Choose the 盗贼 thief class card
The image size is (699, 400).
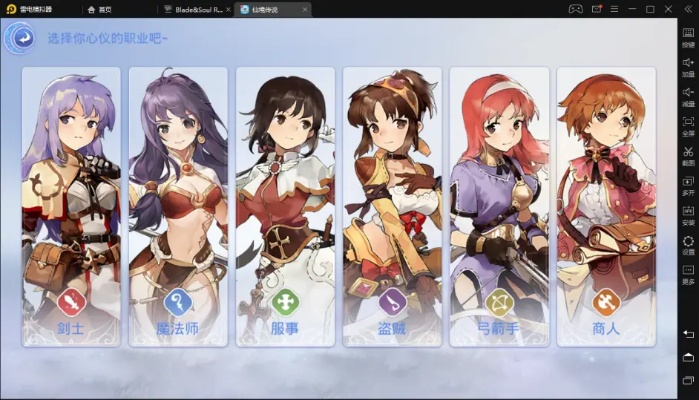click(392, 205)
